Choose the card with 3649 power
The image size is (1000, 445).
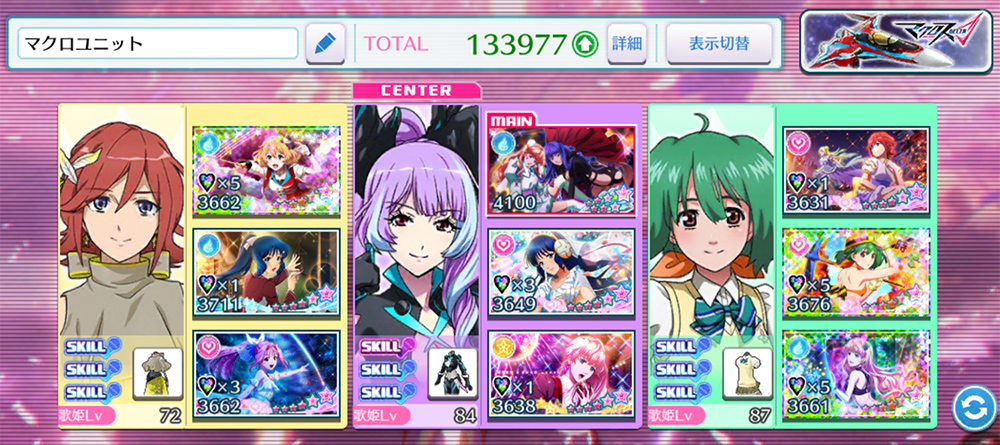(561, 268)
